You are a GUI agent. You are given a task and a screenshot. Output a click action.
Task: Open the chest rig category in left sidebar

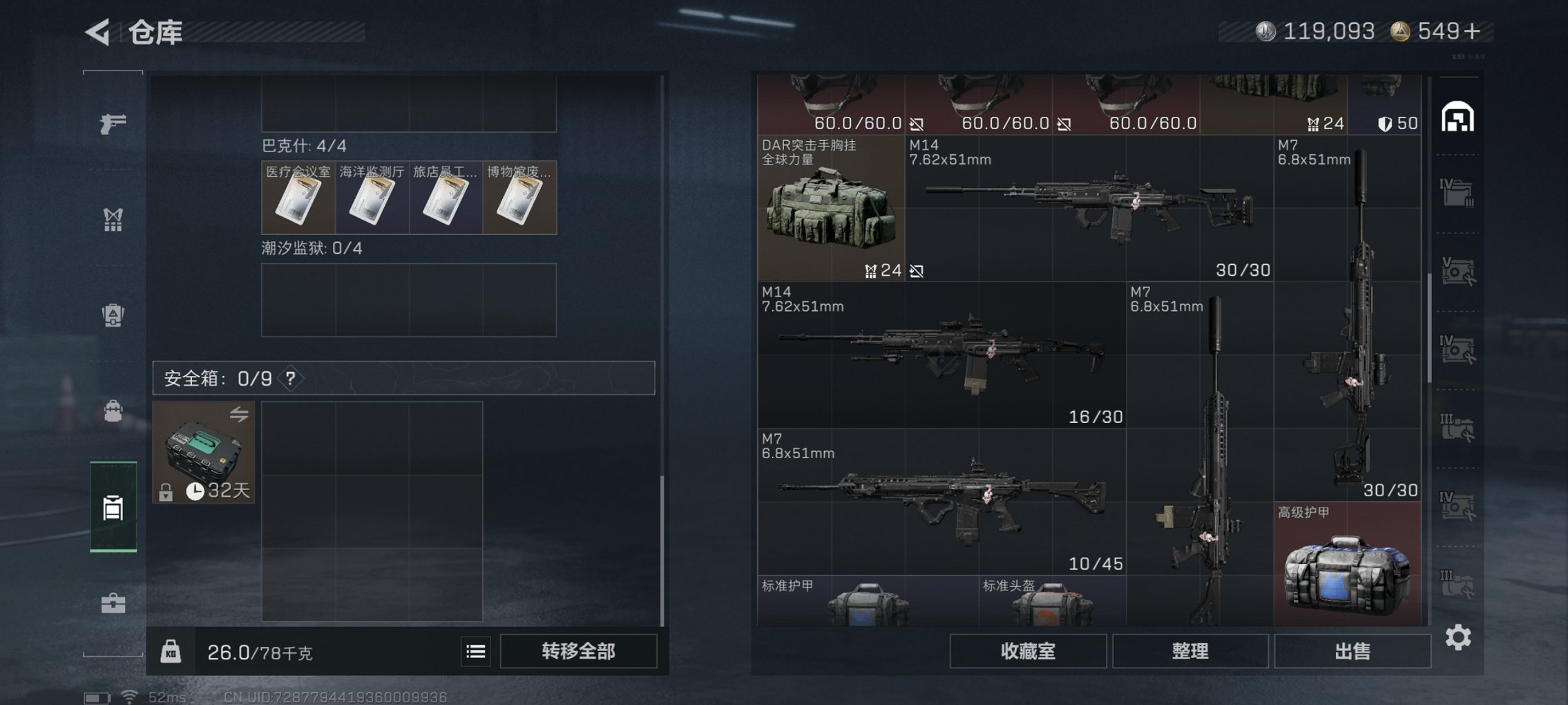tap(114, 220)
